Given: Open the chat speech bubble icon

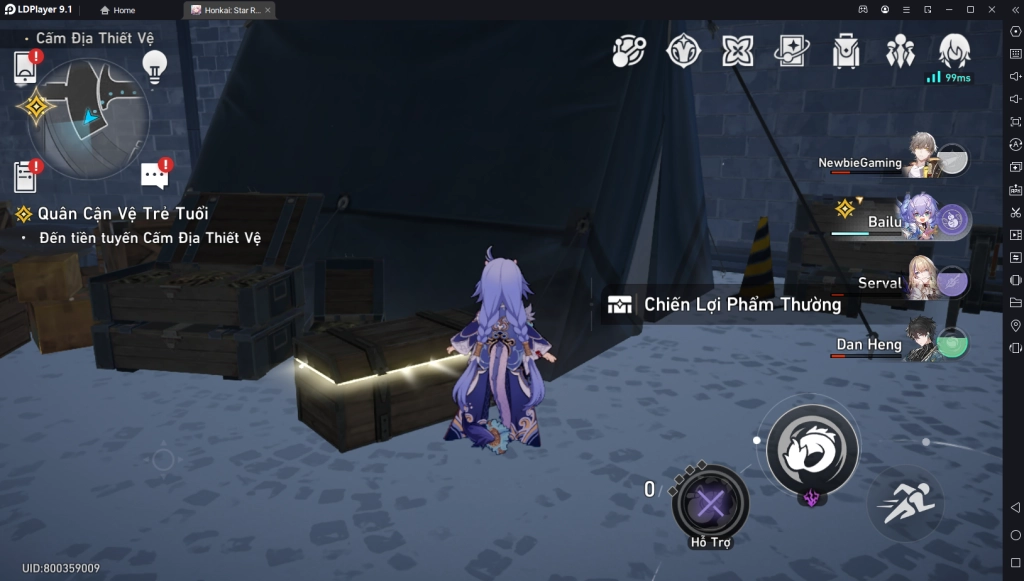Looking at the screenshot, I should coord(155,176).
